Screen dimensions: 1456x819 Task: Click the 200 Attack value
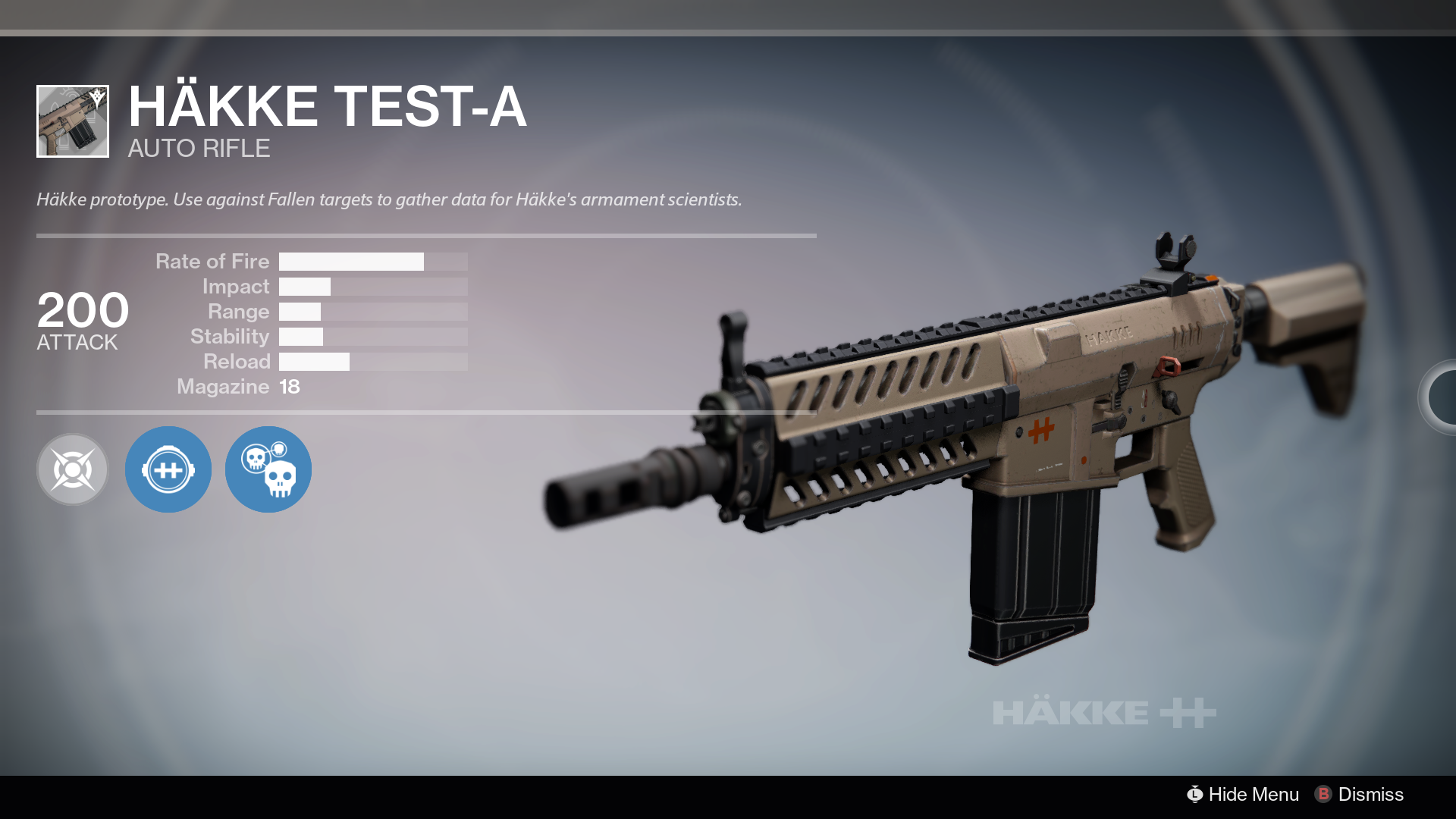83,311
